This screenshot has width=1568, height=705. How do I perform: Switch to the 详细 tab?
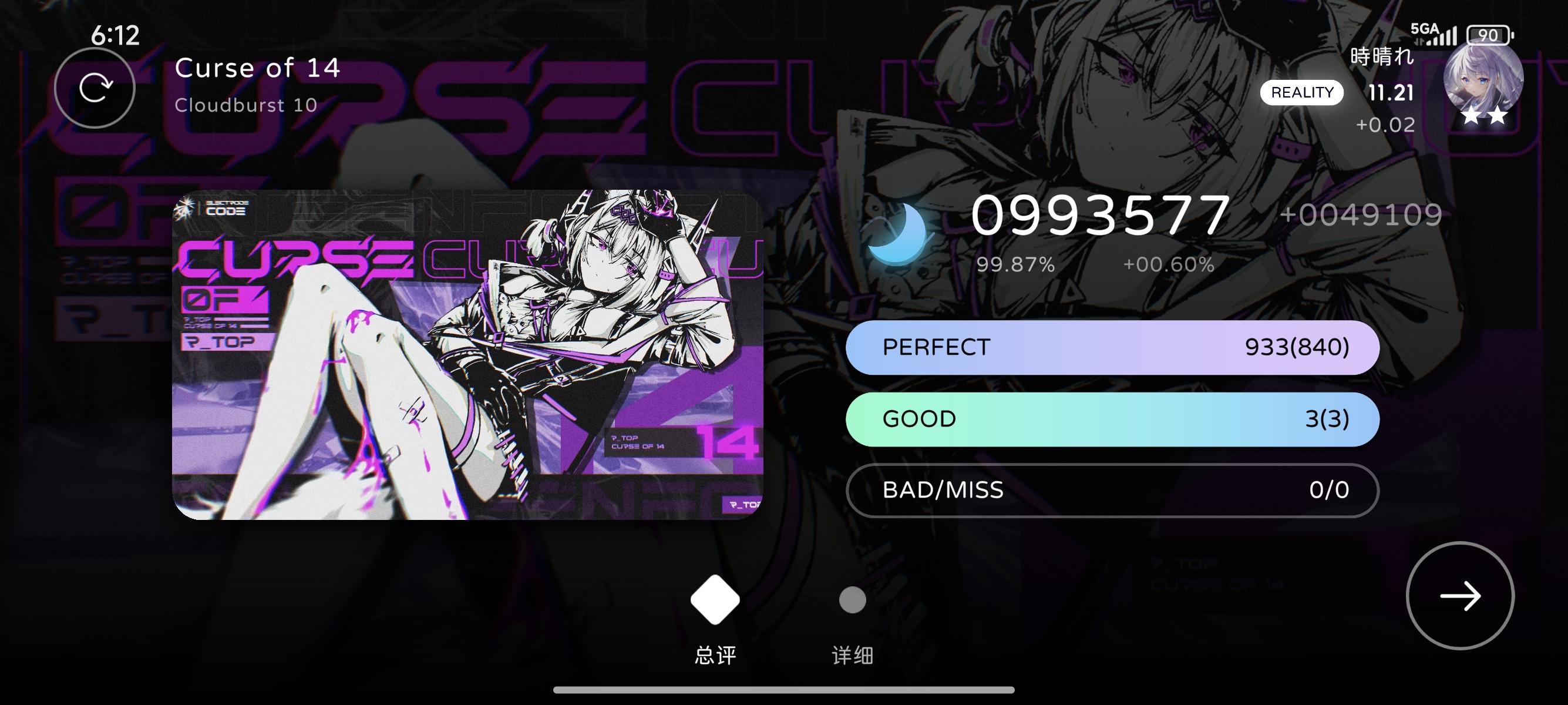[x=852, y=656]
